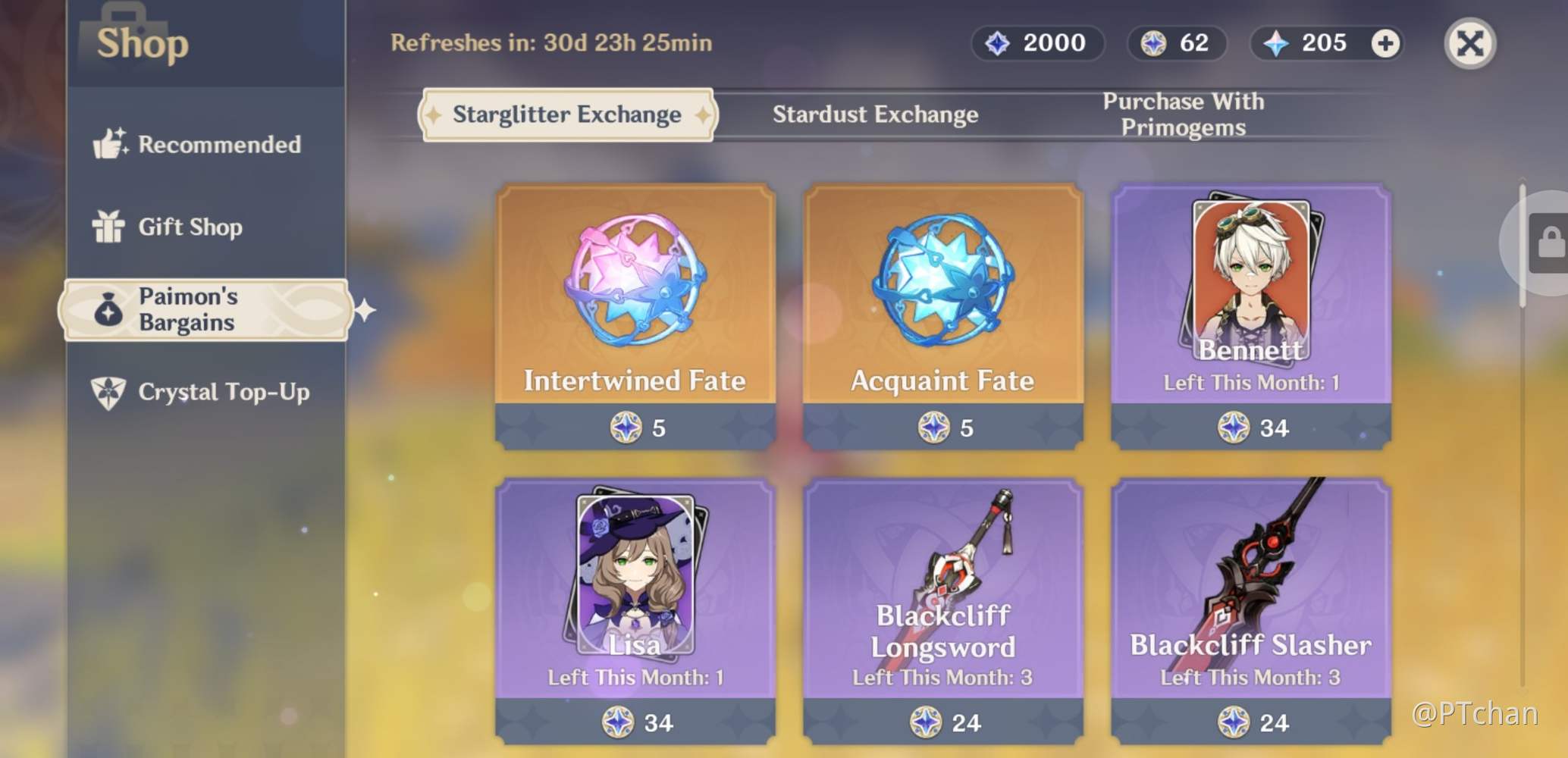Close the shop with the X button
The image size is (1568, 758).
pyautogui.click(x=1469, y=43)
